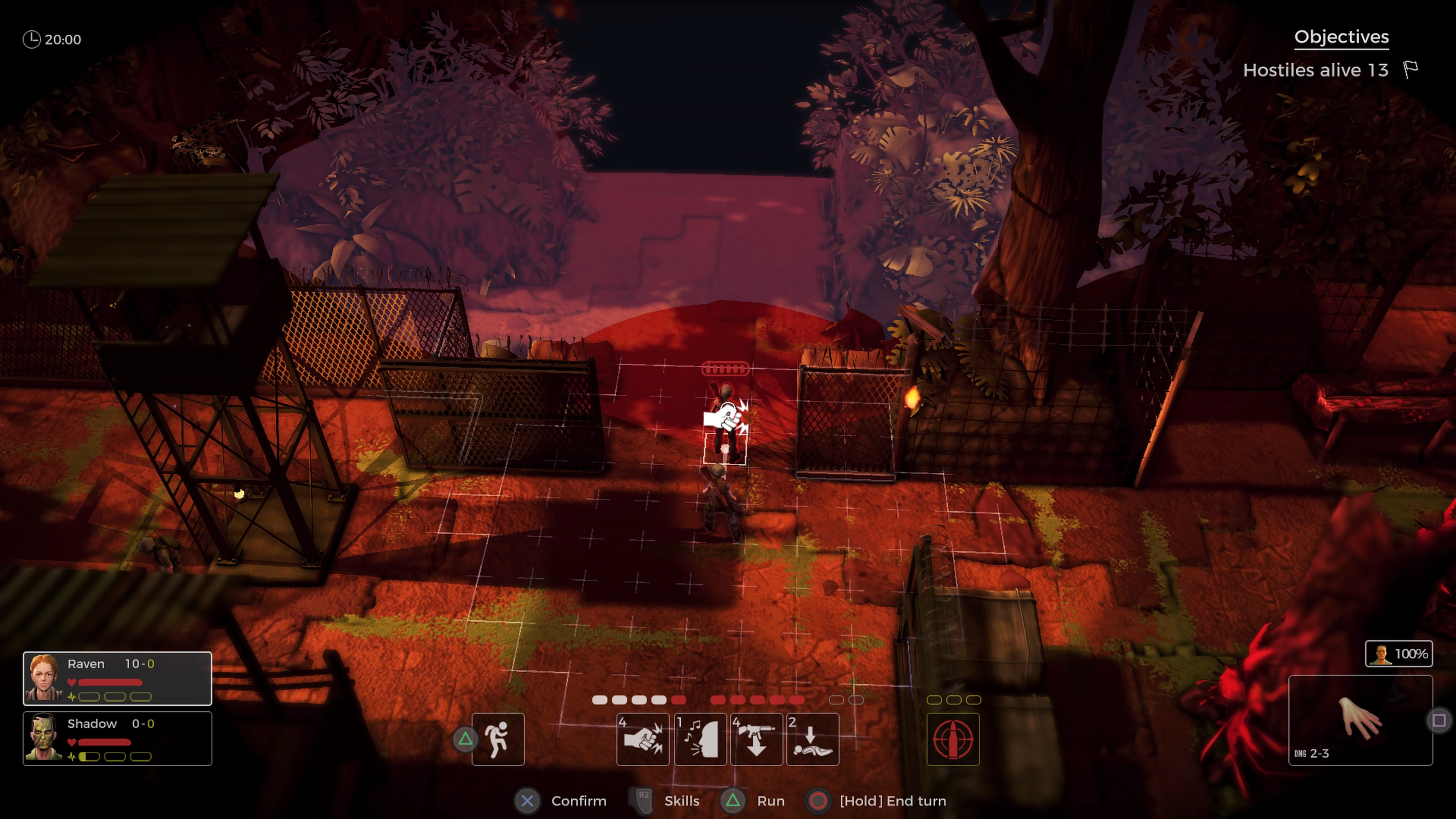Viewport: 1456px width, 819px height.
Task: Toggle the running figure movement mode
Action: click(498, 739)
